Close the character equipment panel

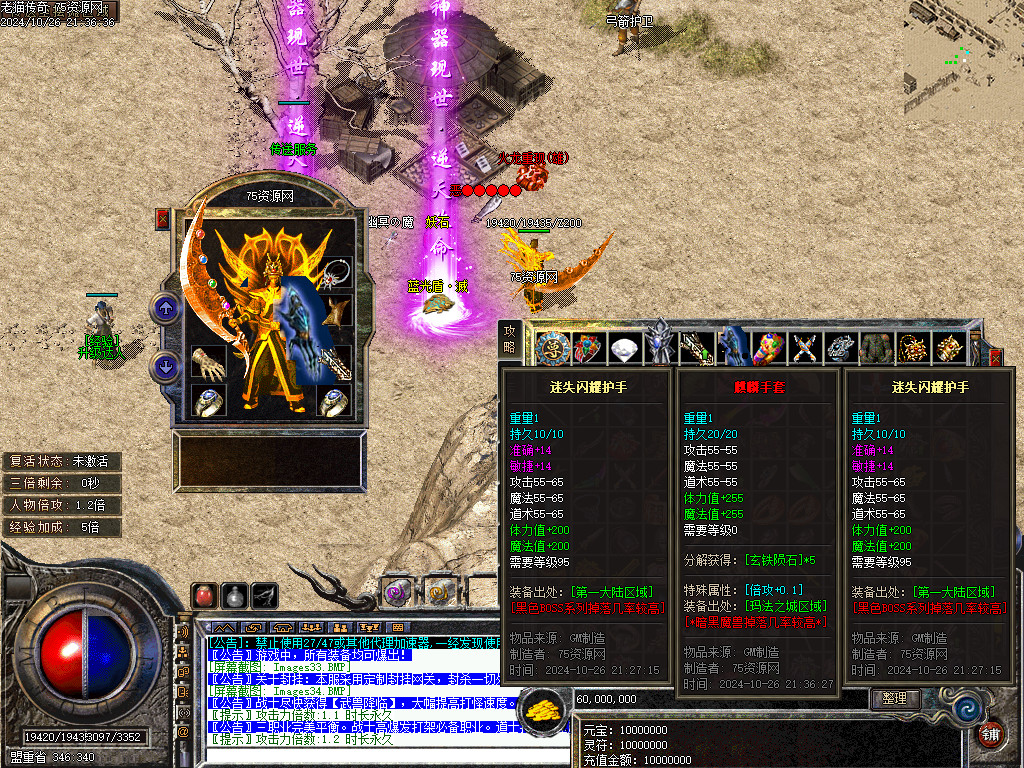[163, 219]
